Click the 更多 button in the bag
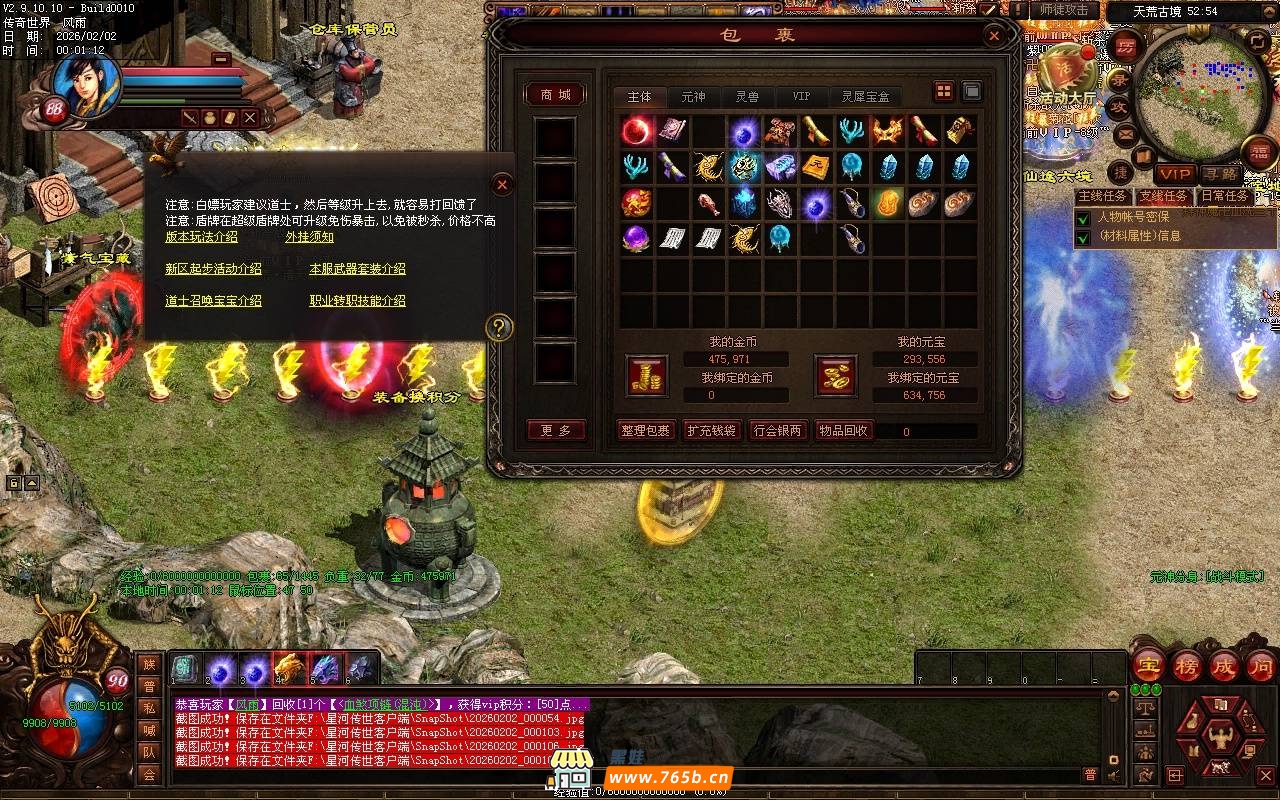The width and height of the screenshot is (1280, 800). [x=555, y=431]
